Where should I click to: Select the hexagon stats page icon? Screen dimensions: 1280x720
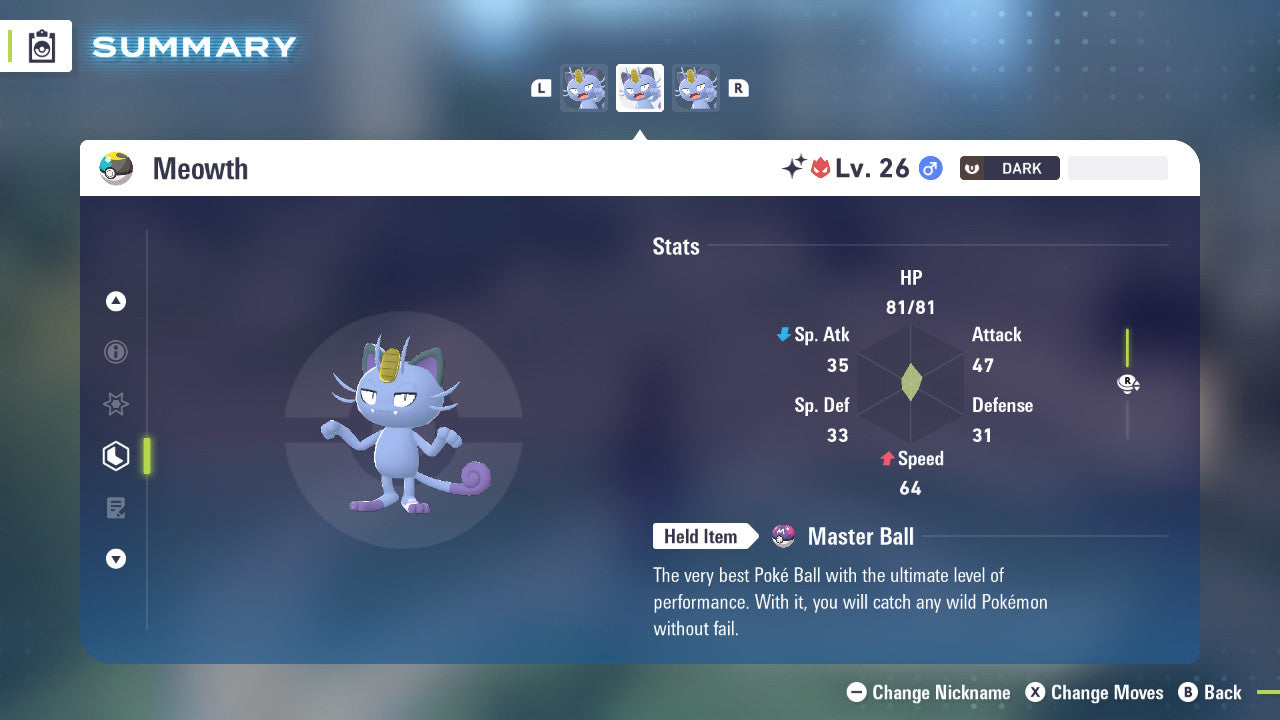pyautogui.click(x=116, y=456)
